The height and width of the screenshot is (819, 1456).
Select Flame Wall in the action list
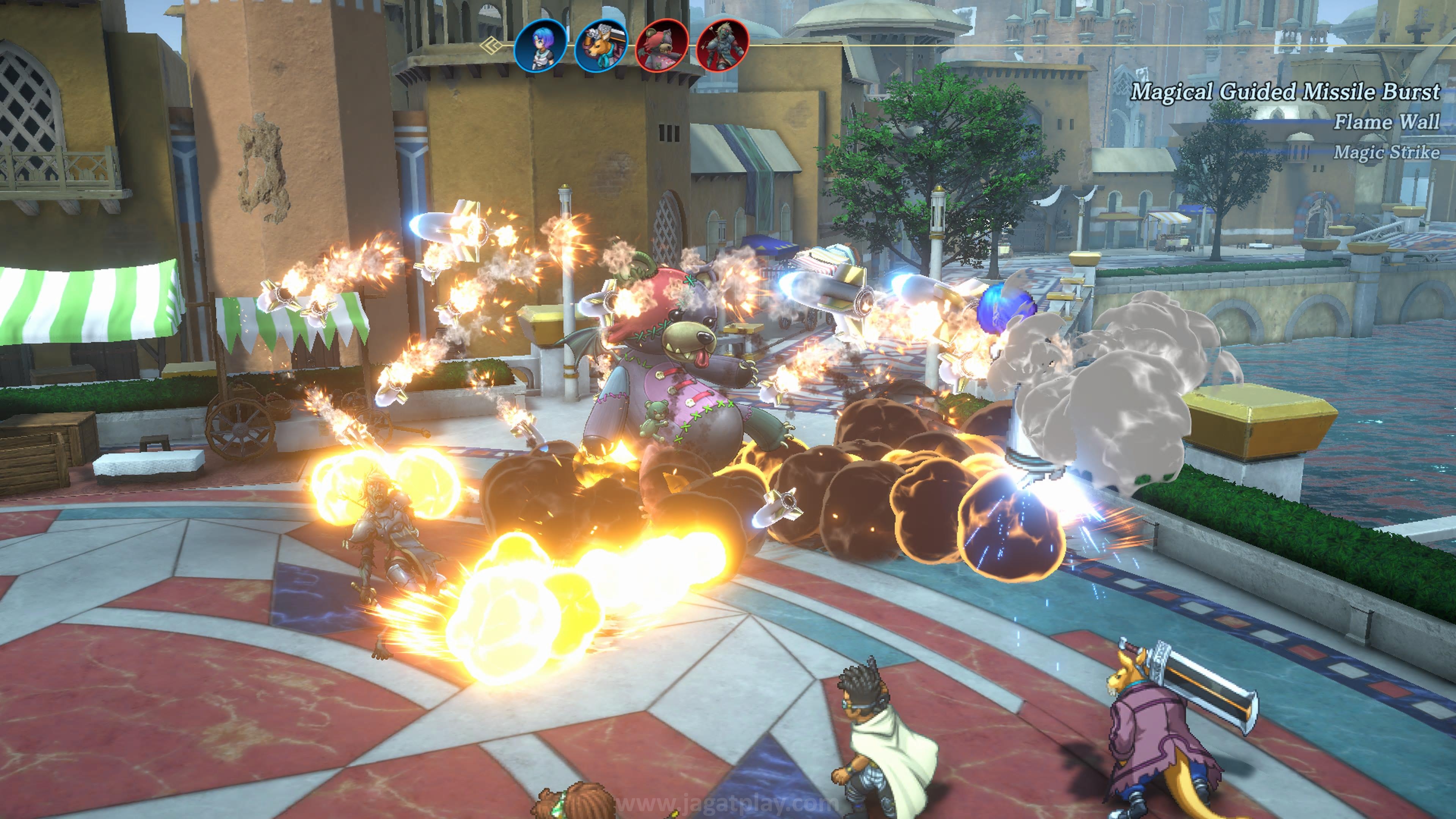[x=1387, y=122]
